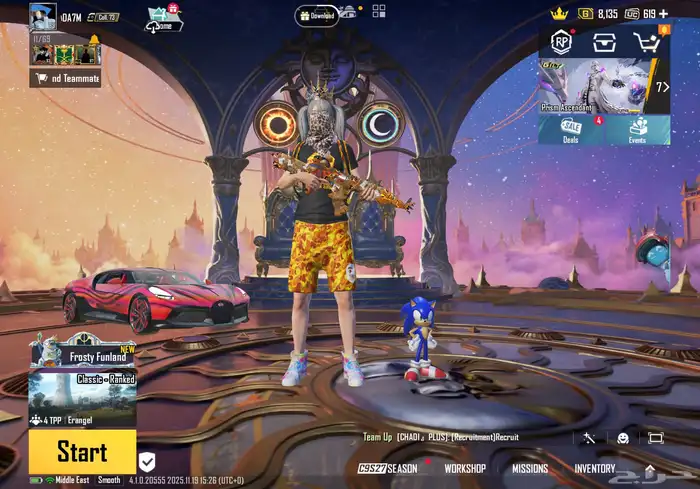Open the Royale Pass RP icon
The height and width of the screenshot is (489, 700).
point(561,42)
